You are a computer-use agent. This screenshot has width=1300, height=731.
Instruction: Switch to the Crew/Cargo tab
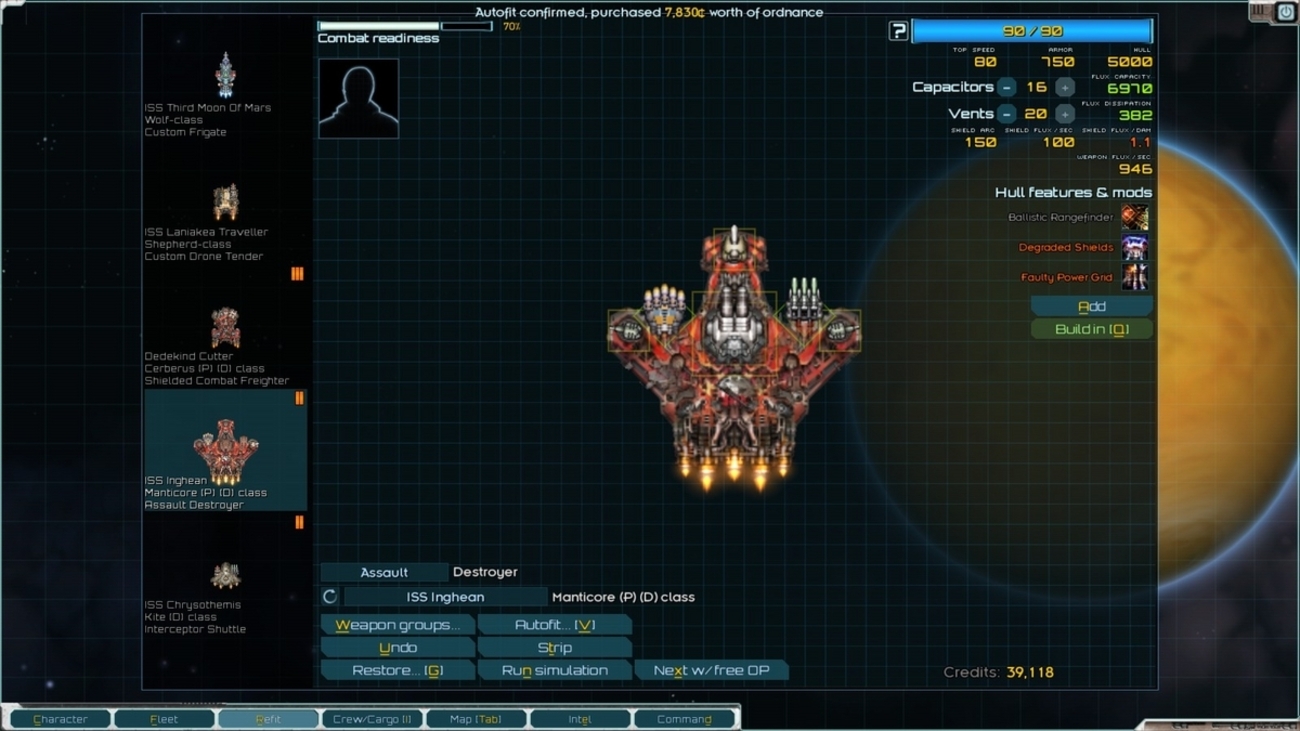click(x=372, y=719)
